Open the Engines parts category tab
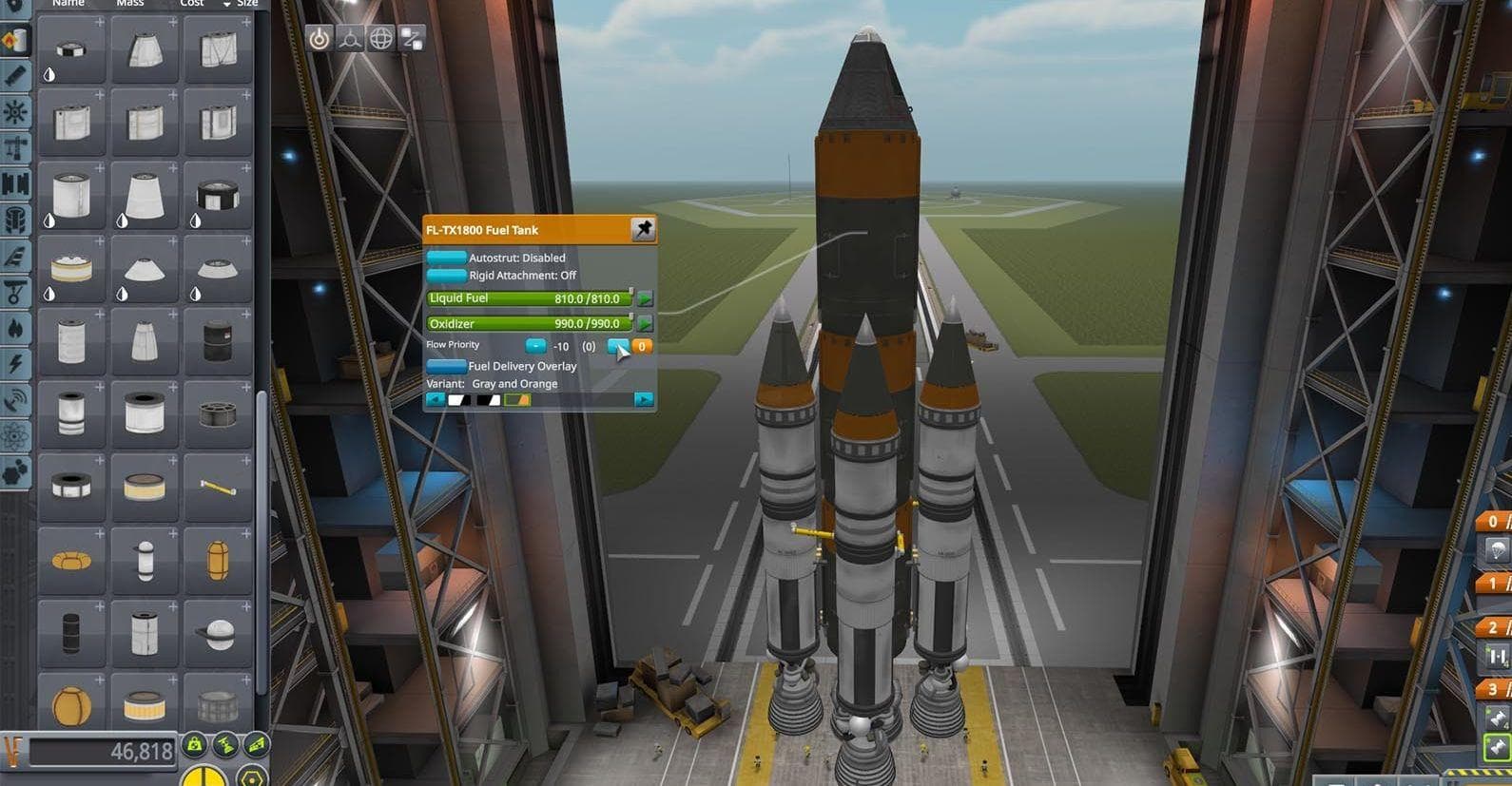1512x786 pixels. [15, 327]
